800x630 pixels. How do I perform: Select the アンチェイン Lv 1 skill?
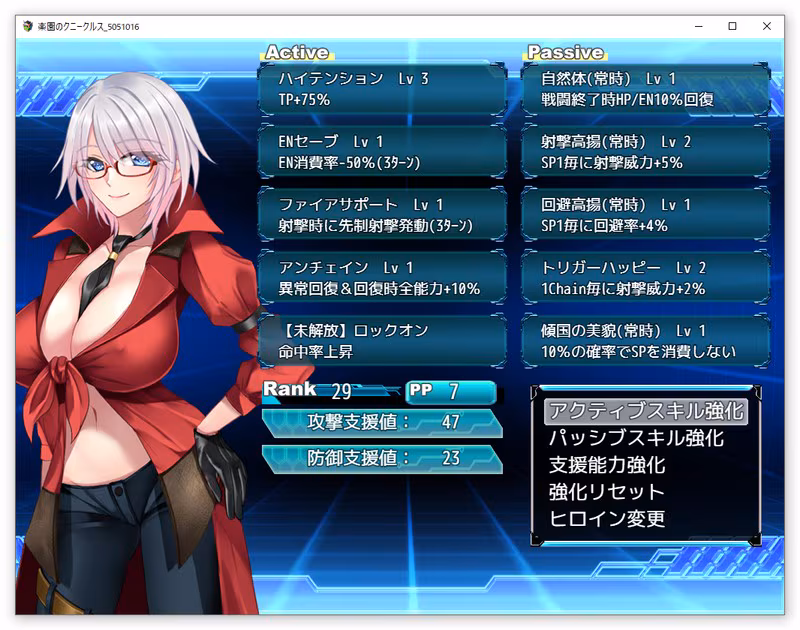pos(382,278)
